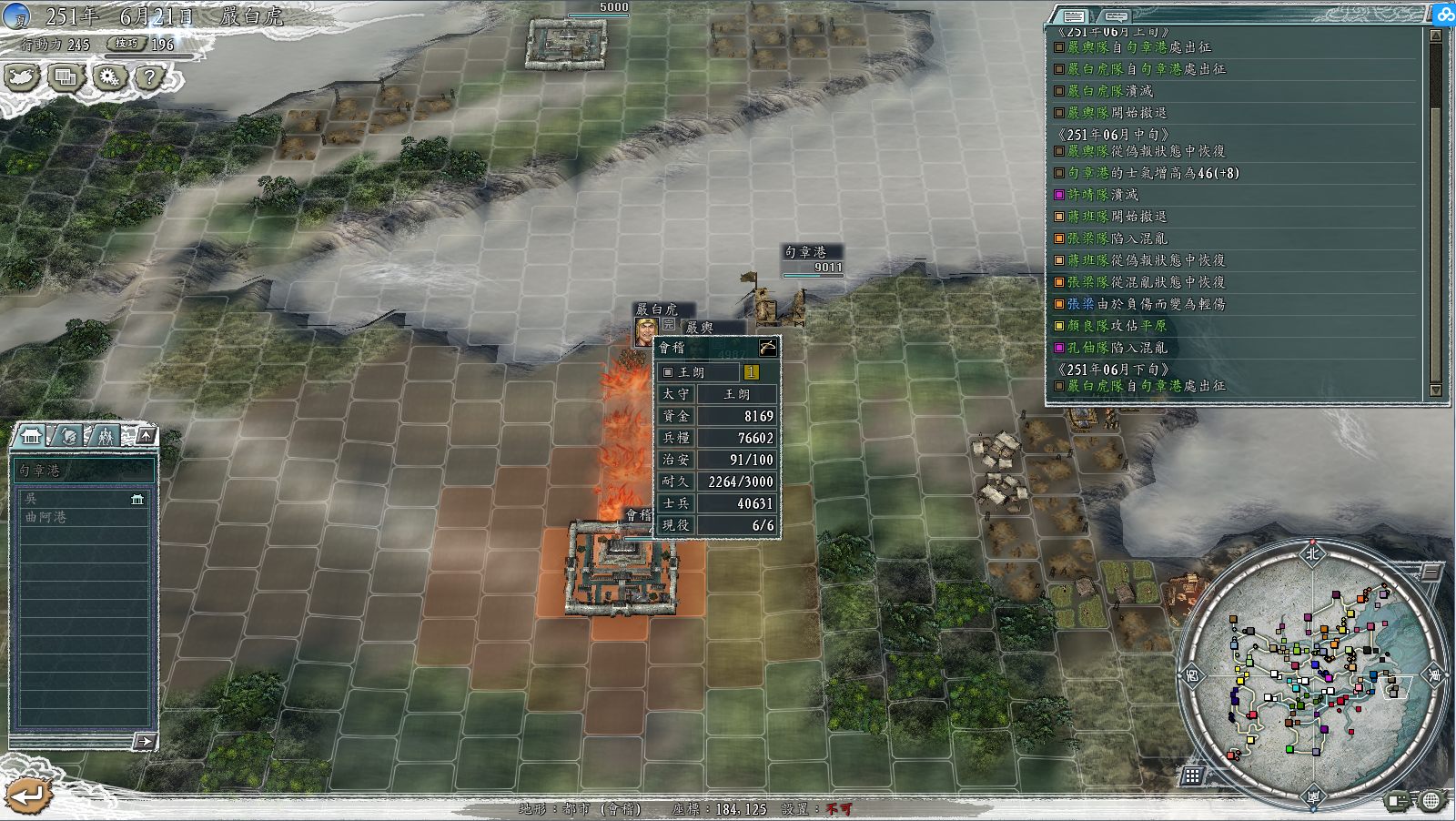The image size is (1456, 821).
Task: Open the China map overview button
Action: 23,78
